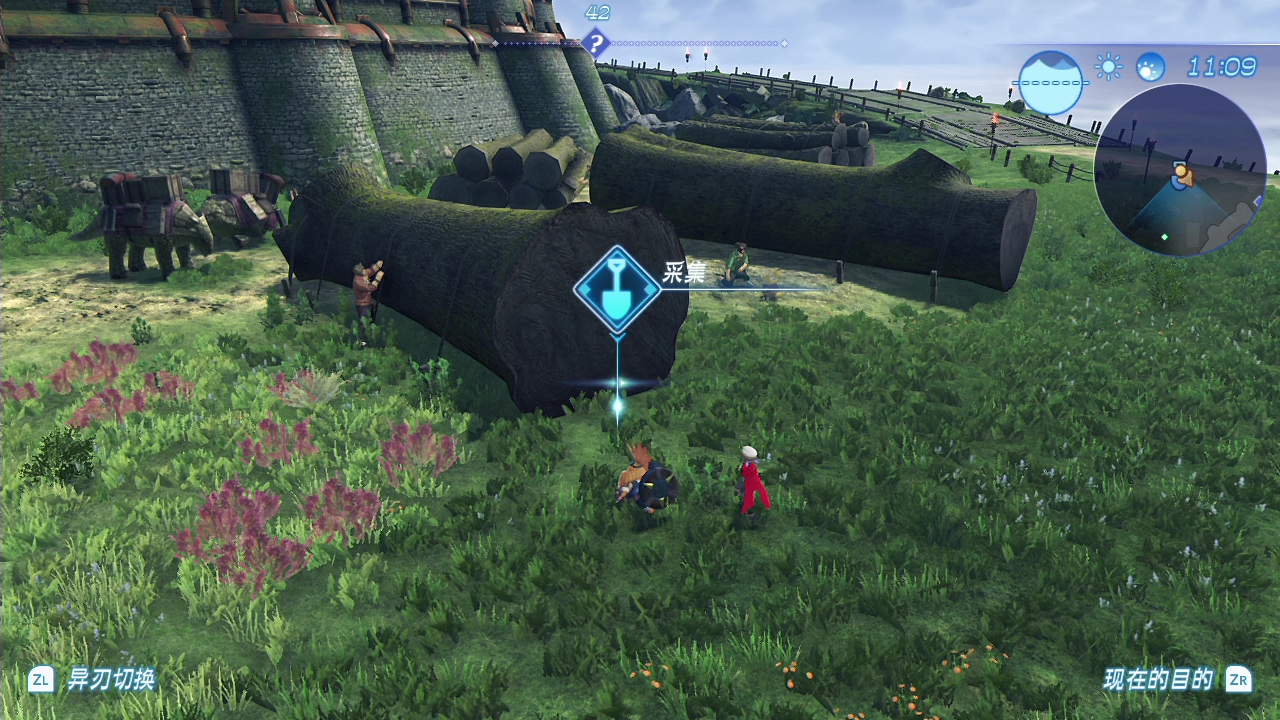This screenshot has height=720, width=1280.
Task: Click the cloud sea tide indicator
Action: coord(1051,82)
